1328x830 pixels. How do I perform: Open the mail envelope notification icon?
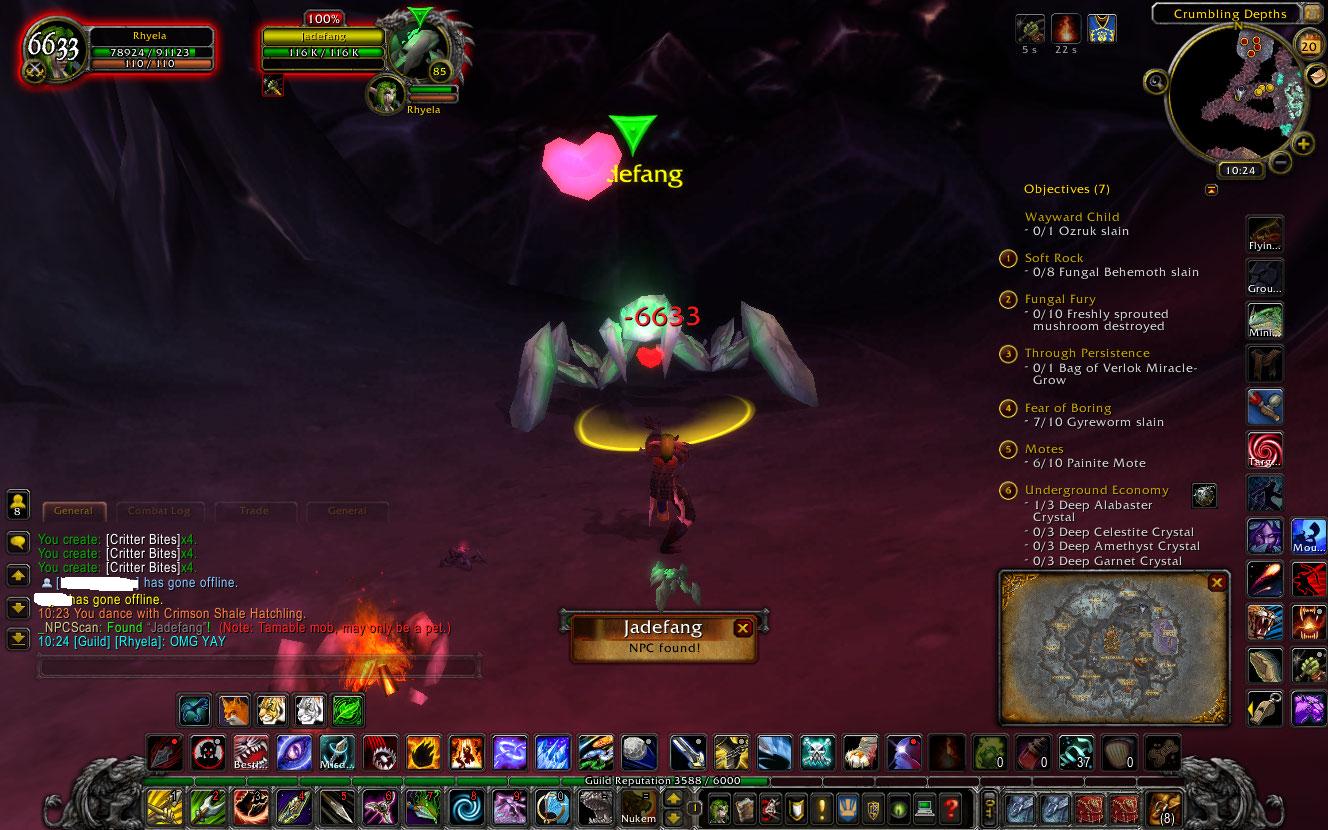[x=1317, y=76]
